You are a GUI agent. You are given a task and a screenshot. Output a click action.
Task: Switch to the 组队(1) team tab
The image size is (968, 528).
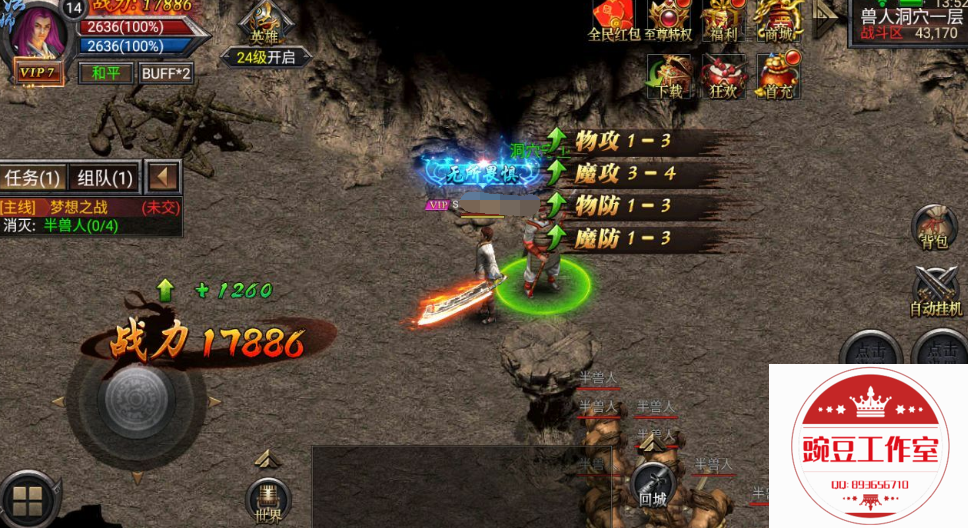coord(105,178)
